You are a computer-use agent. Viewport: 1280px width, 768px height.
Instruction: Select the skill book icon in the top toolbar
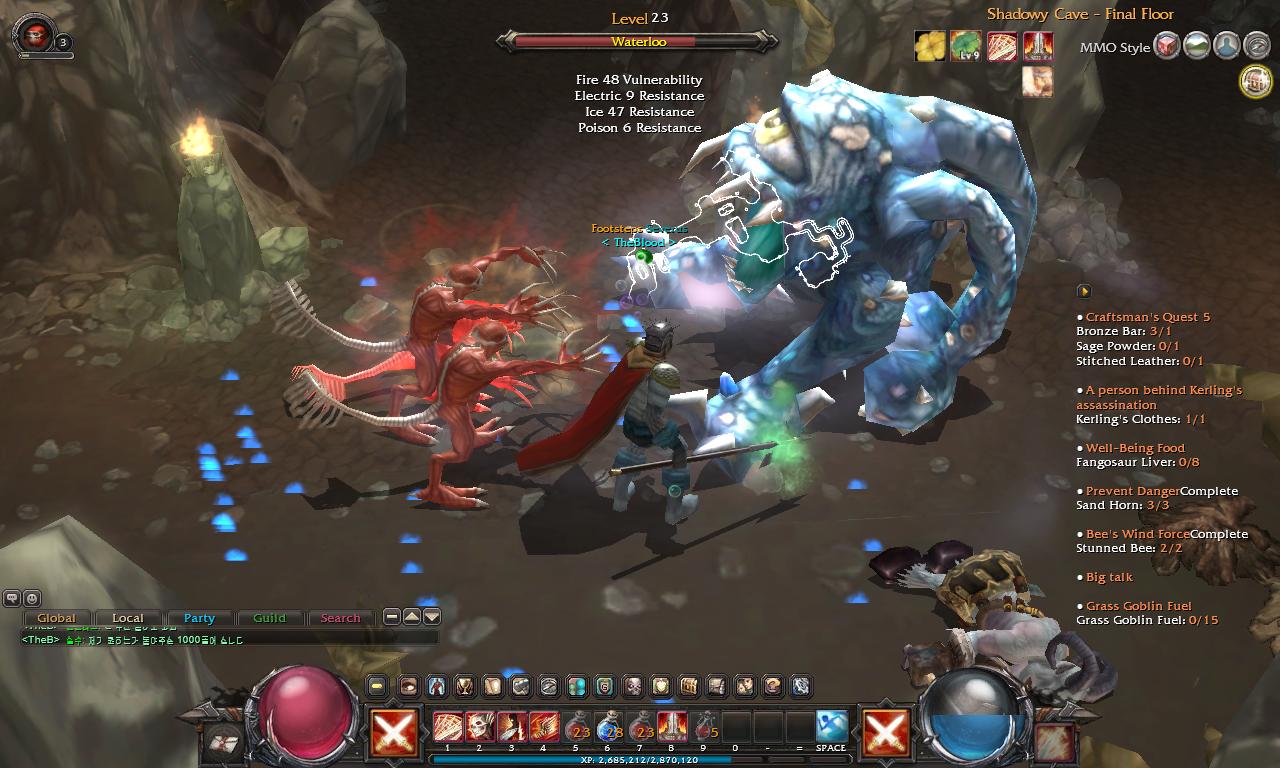(x=493, y=687)
